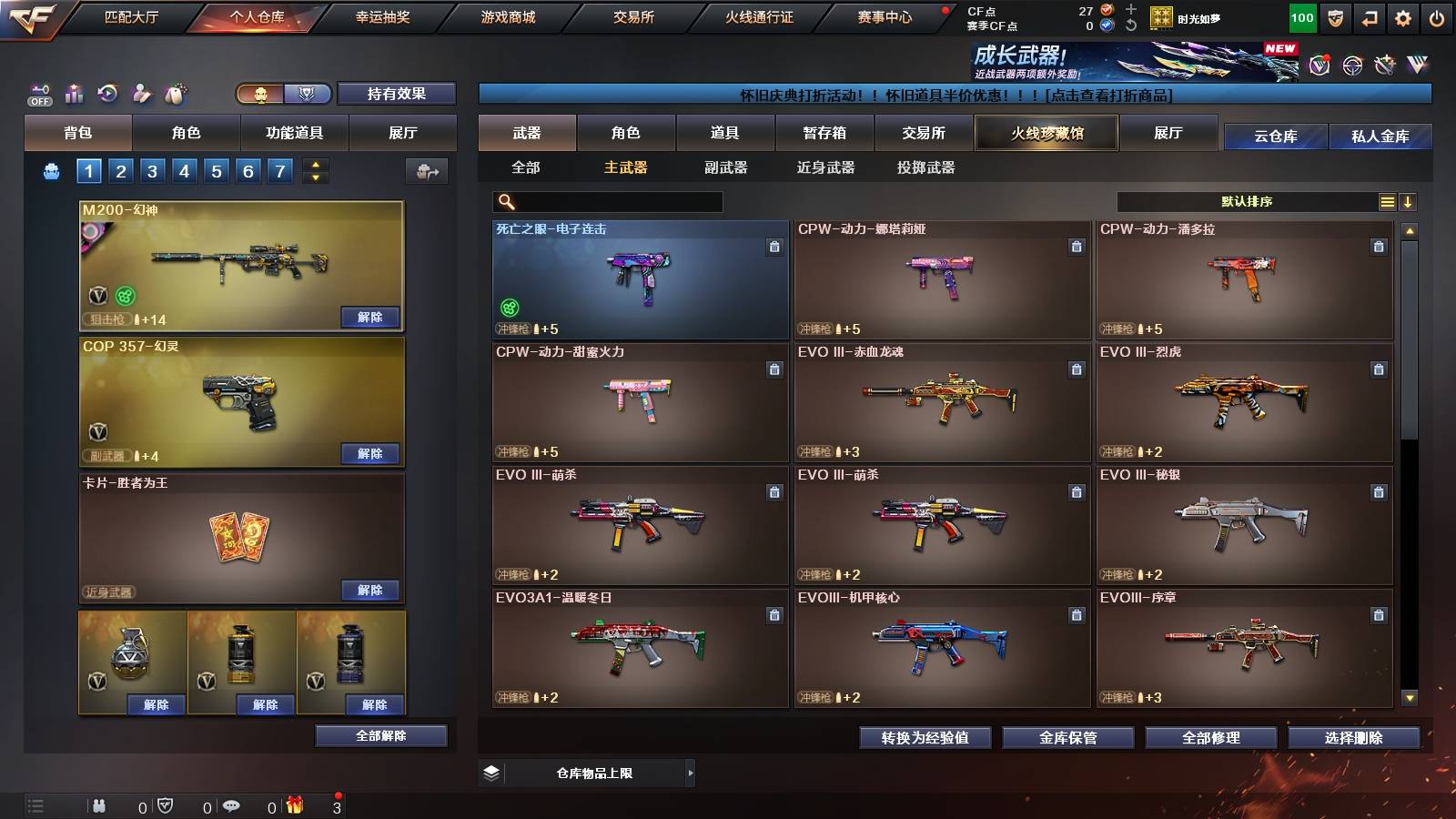Screen dimensions: 1456x819
Task: Switch to the 火线珍藏馆 tab
Action: (1045, 133)
